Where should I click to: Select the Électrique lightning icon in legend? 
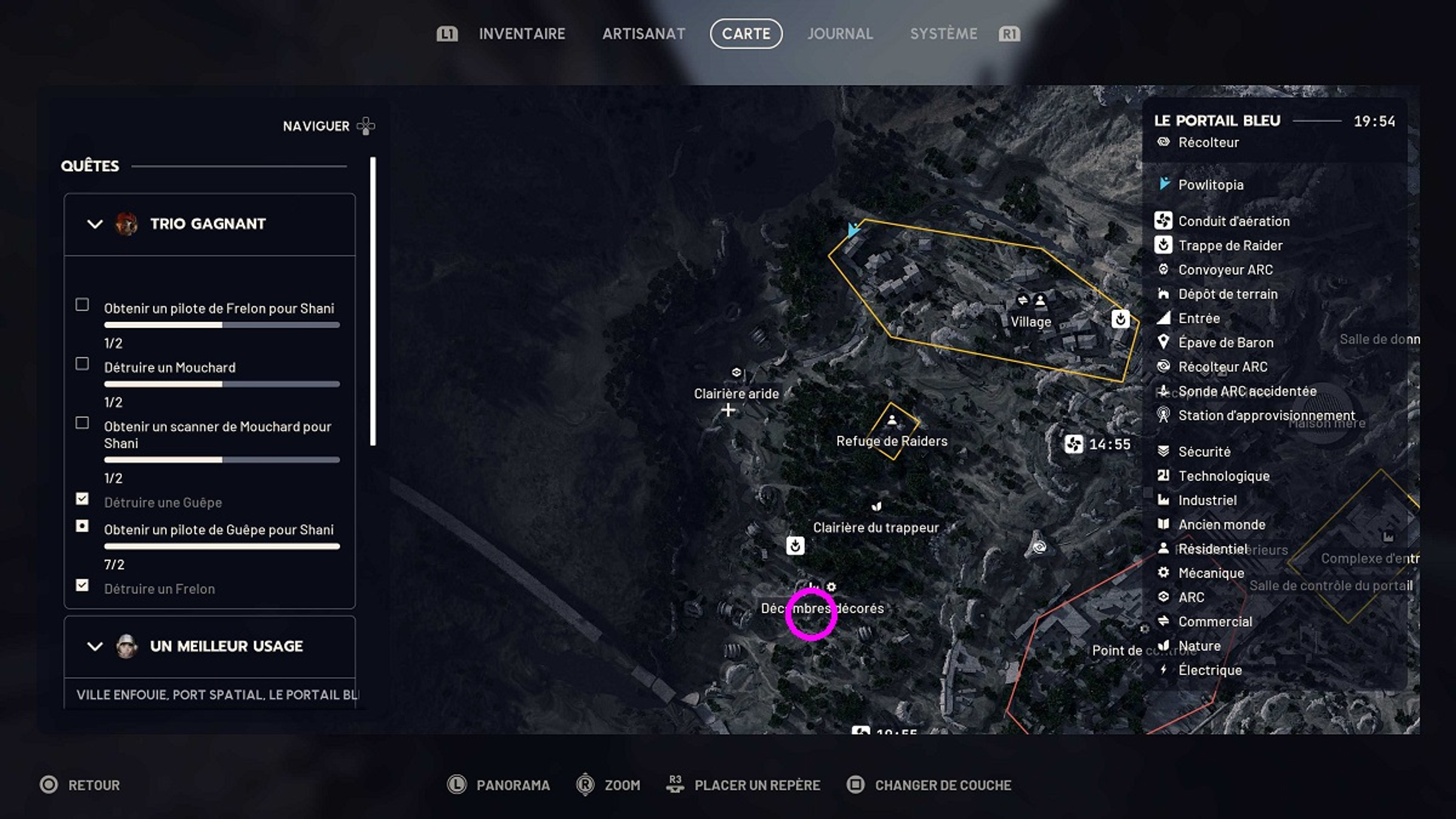pos(1164,670)
